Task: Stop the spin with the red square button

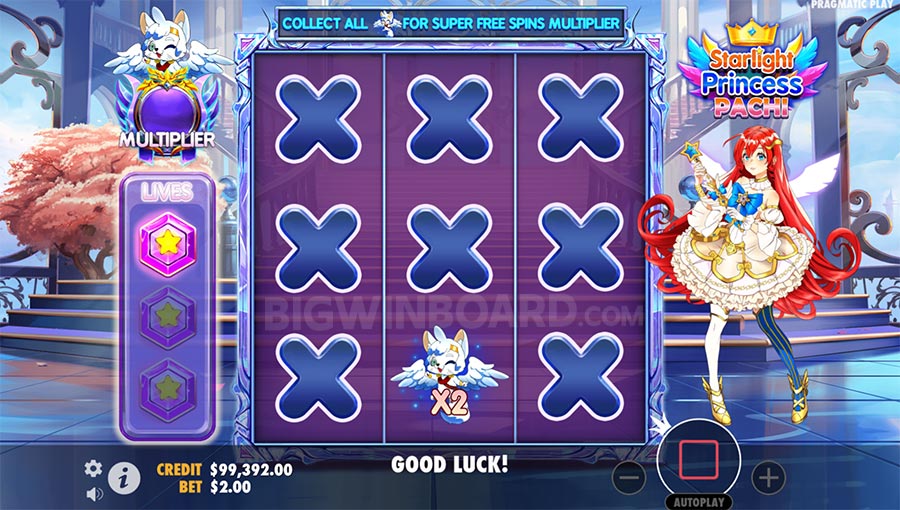Action: 698,460
